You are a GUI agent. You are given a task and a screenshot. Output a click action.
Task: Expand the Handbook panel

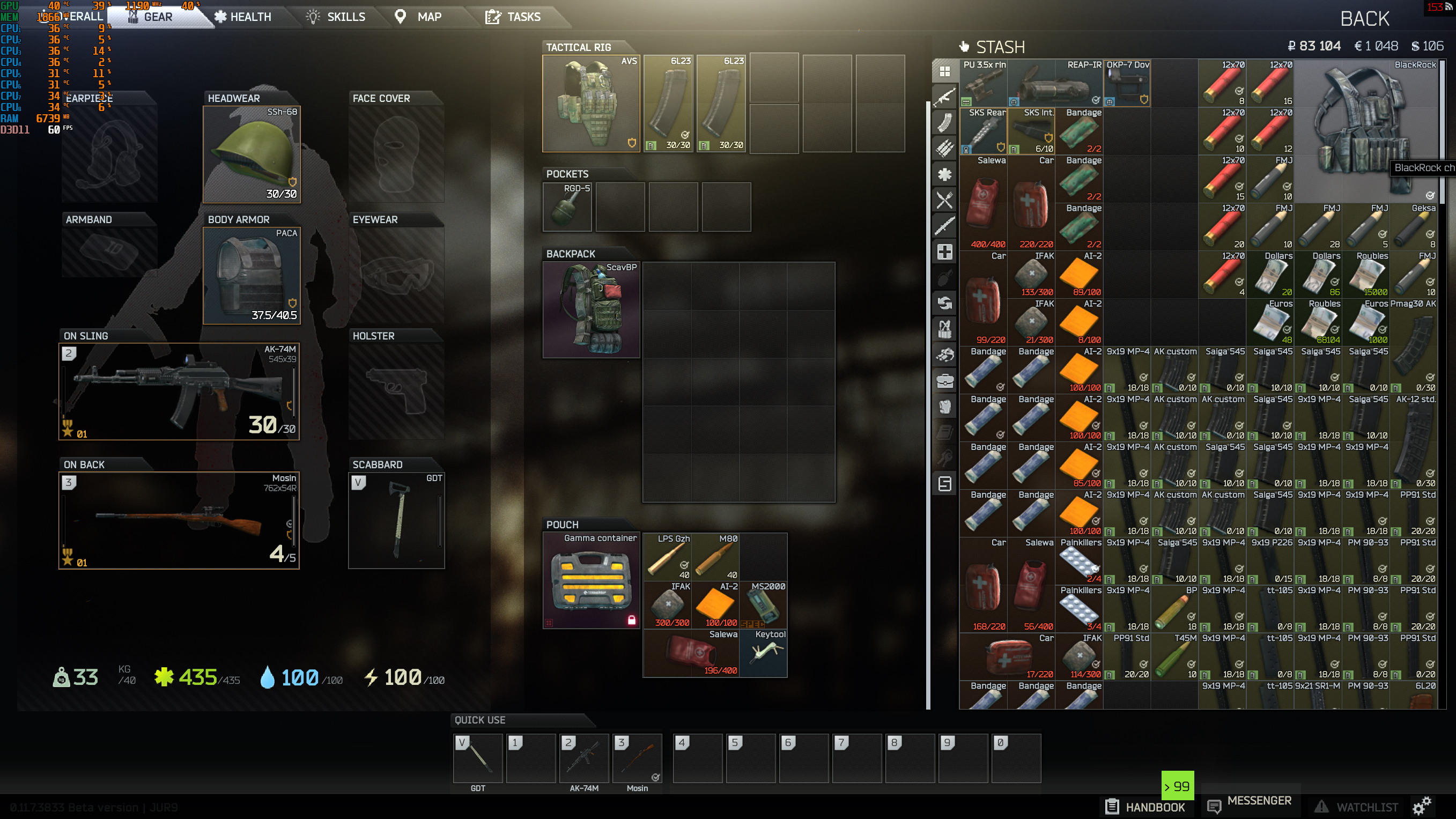(1145, 807)
